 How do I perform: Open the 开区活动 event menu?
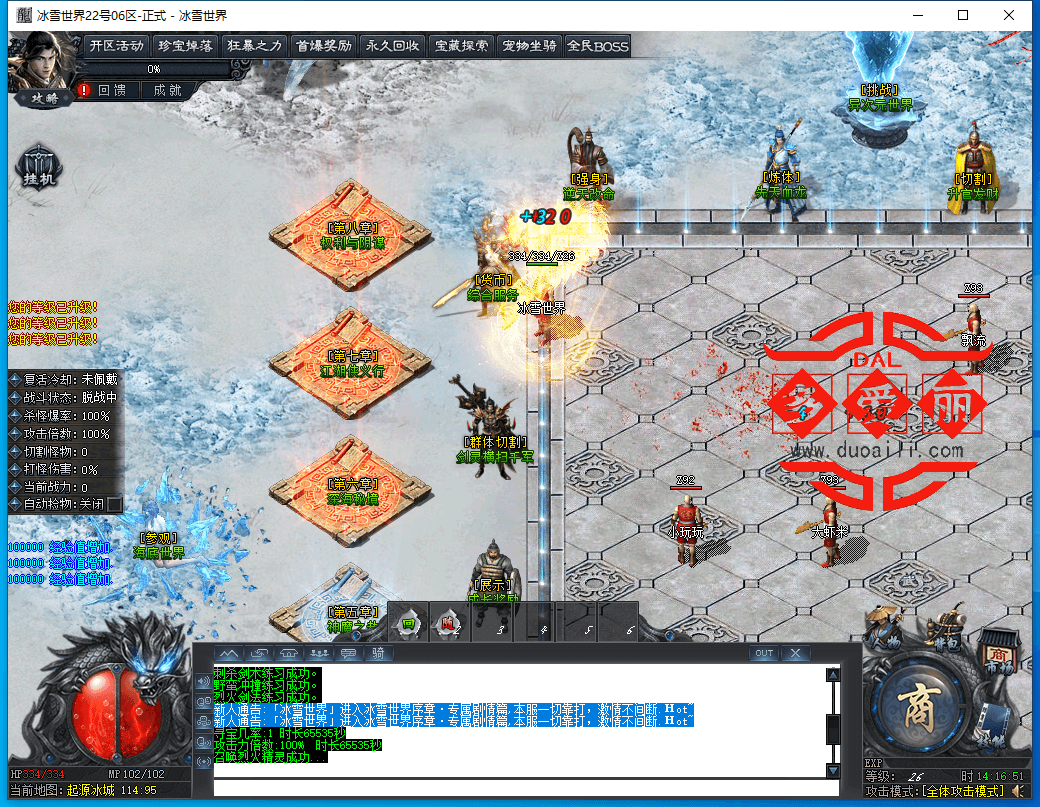point(117,45)
